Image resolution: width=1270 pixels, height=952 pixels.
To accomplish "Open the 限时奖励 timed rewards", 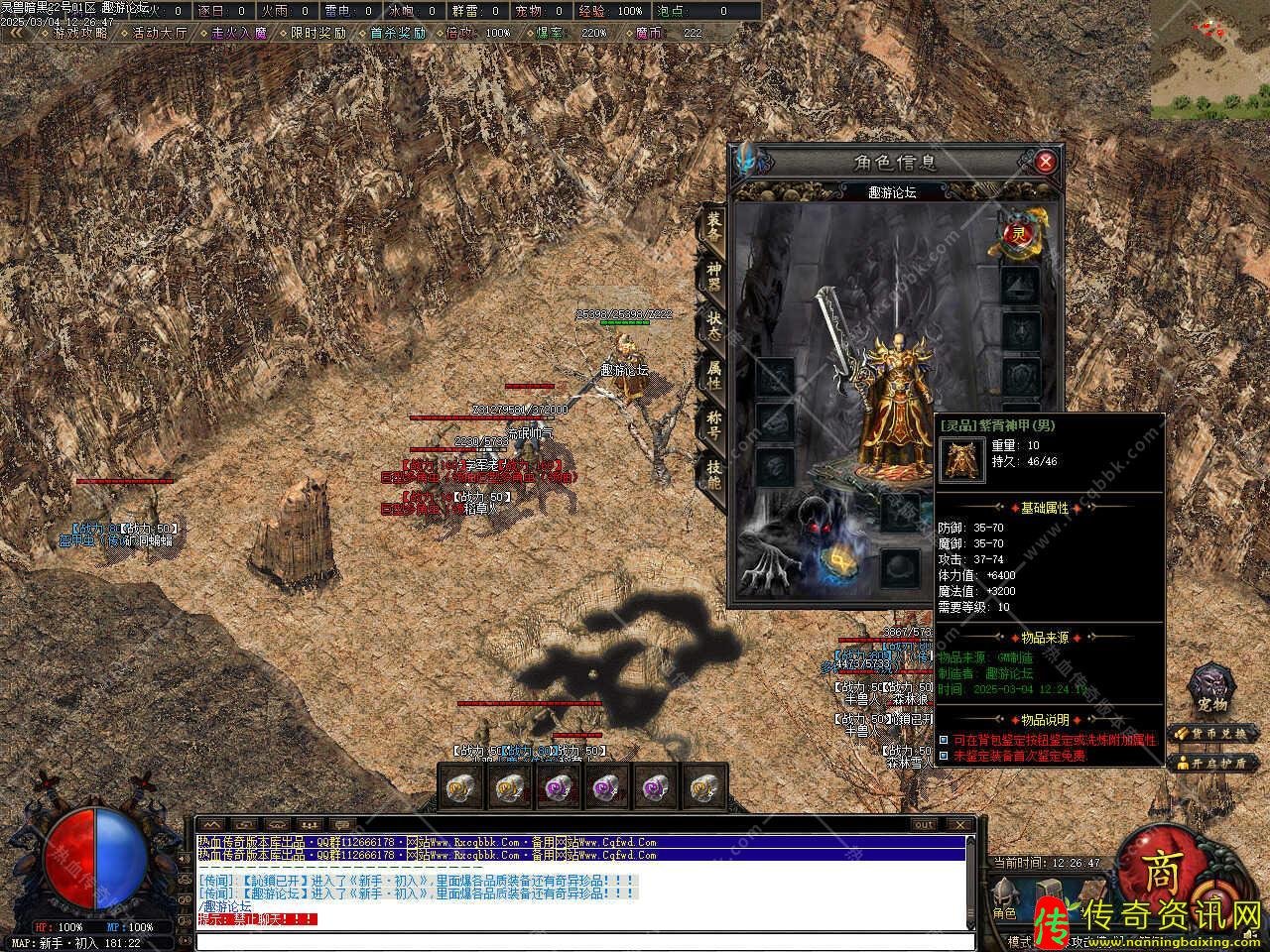I will [317, 33].
